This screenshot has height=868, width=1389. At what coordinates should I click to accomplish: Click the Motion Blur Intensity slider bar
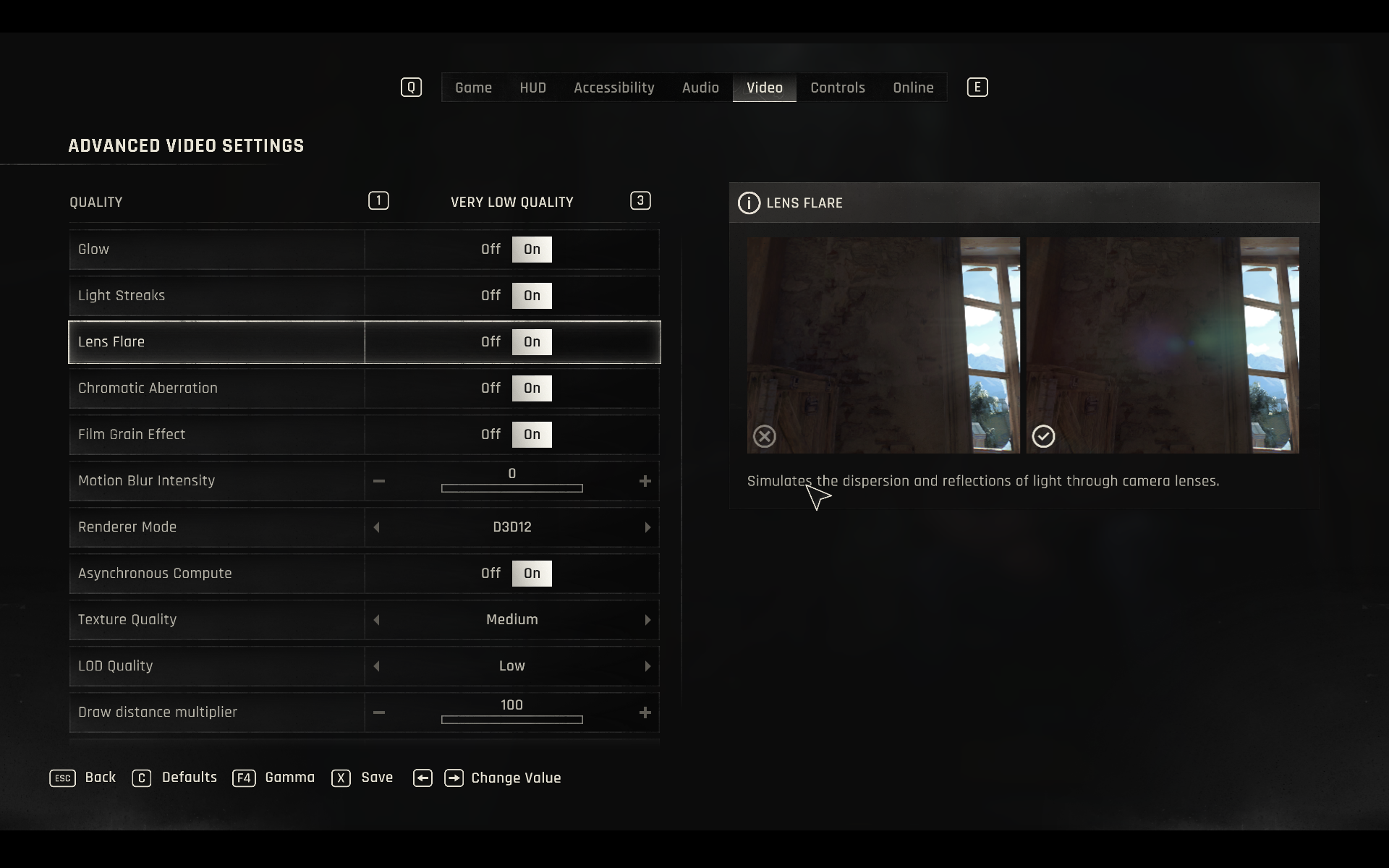(x=511, y=488)
